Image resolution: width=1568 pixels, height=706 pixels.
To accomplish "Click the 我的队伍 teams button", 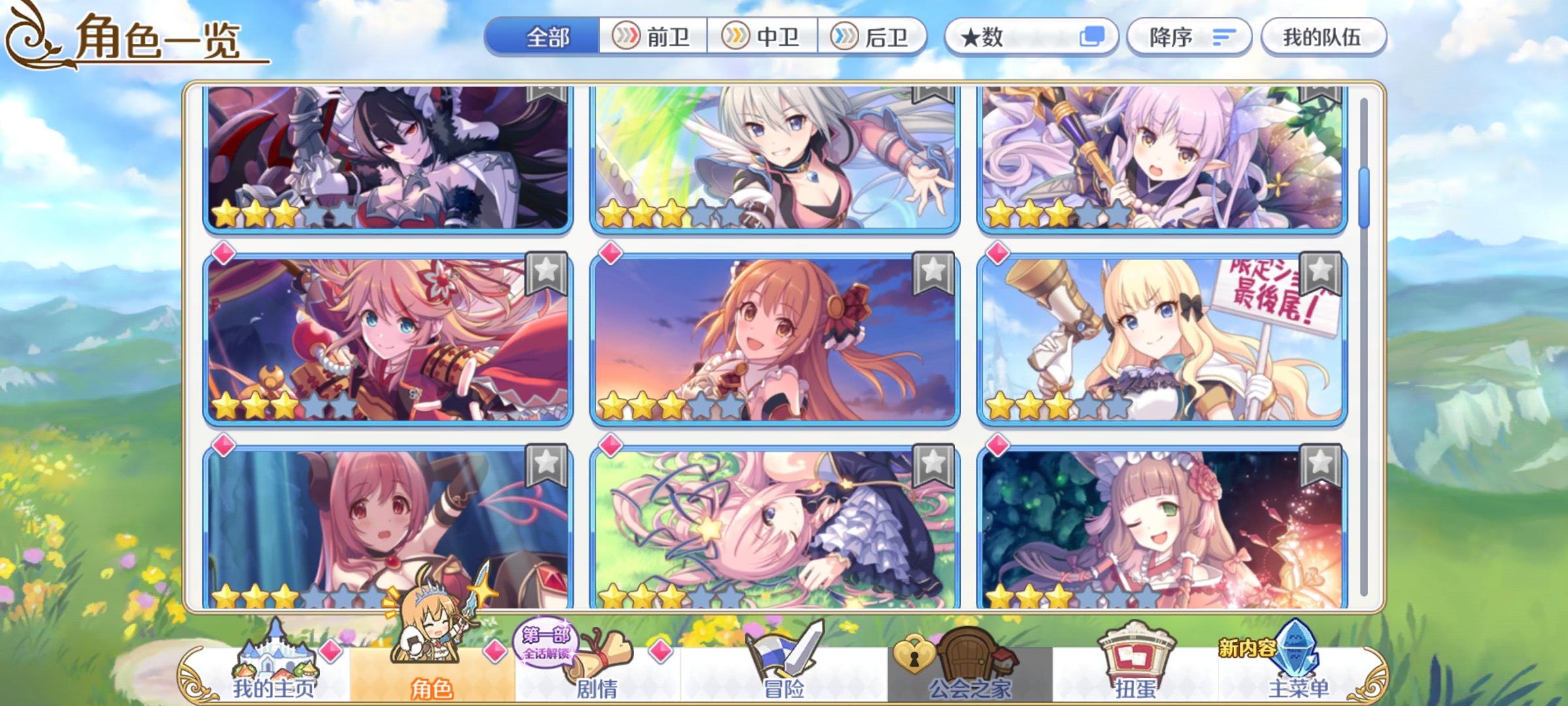I will pyautogui.click(x=1322, y=37).
